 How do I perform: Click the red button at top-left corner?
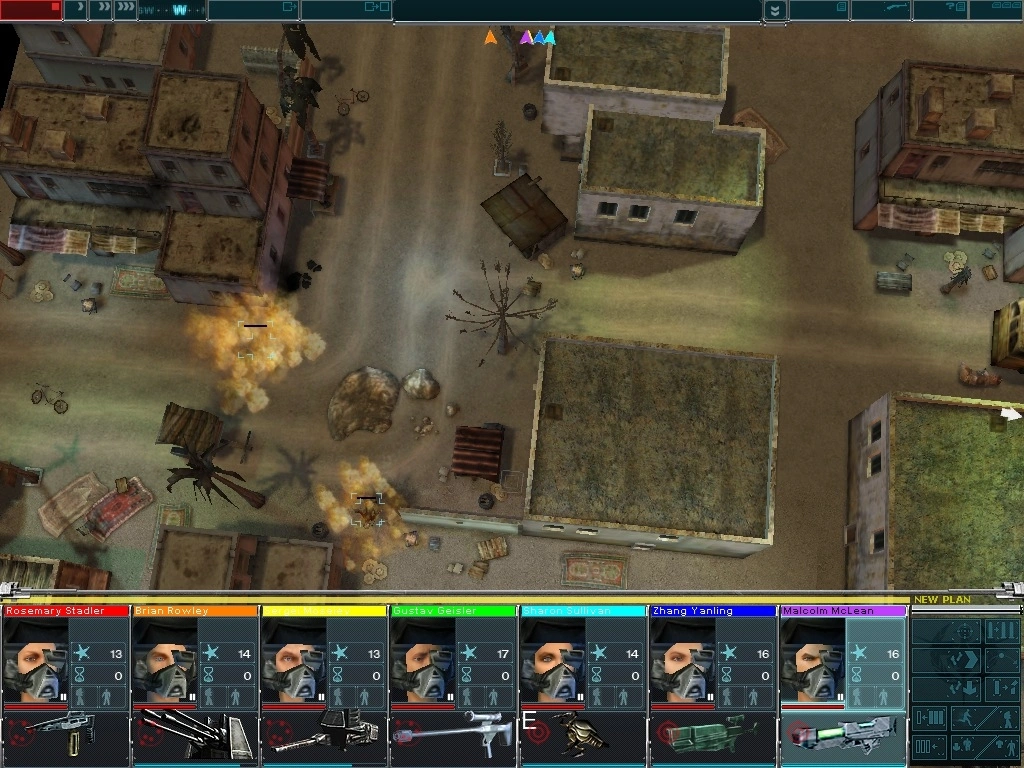[x=31, y=10]
